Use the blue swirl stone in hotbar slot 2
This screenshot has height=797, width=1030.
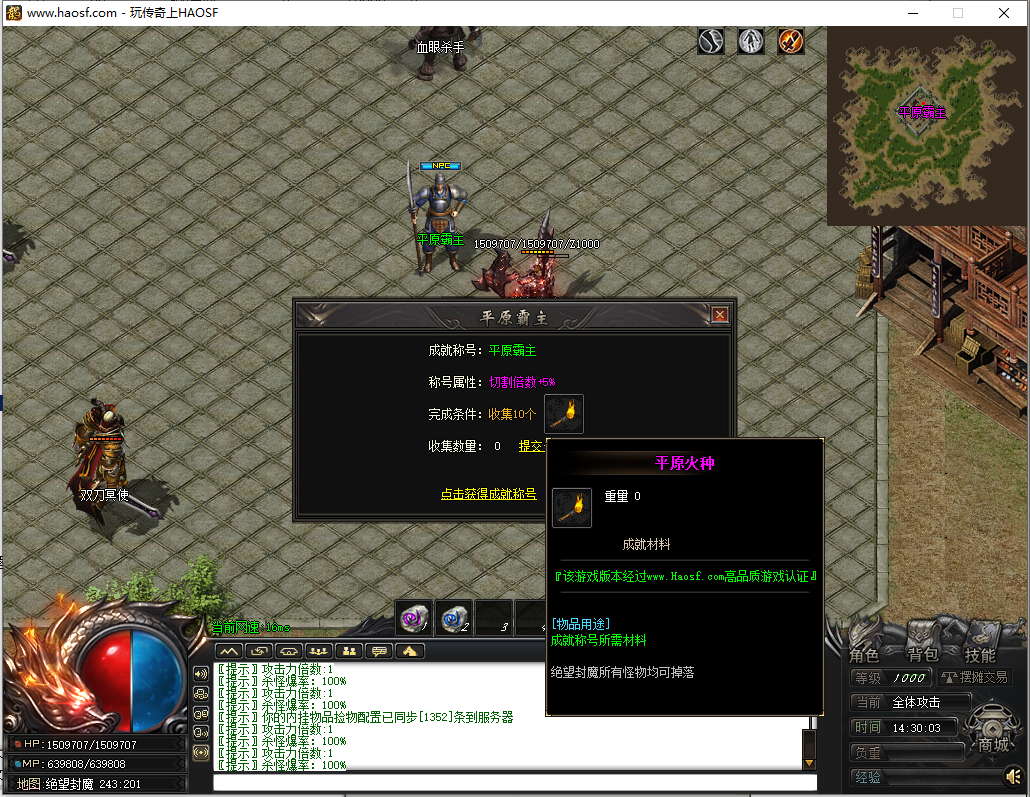pyautogui.click(x=453, y=619)
